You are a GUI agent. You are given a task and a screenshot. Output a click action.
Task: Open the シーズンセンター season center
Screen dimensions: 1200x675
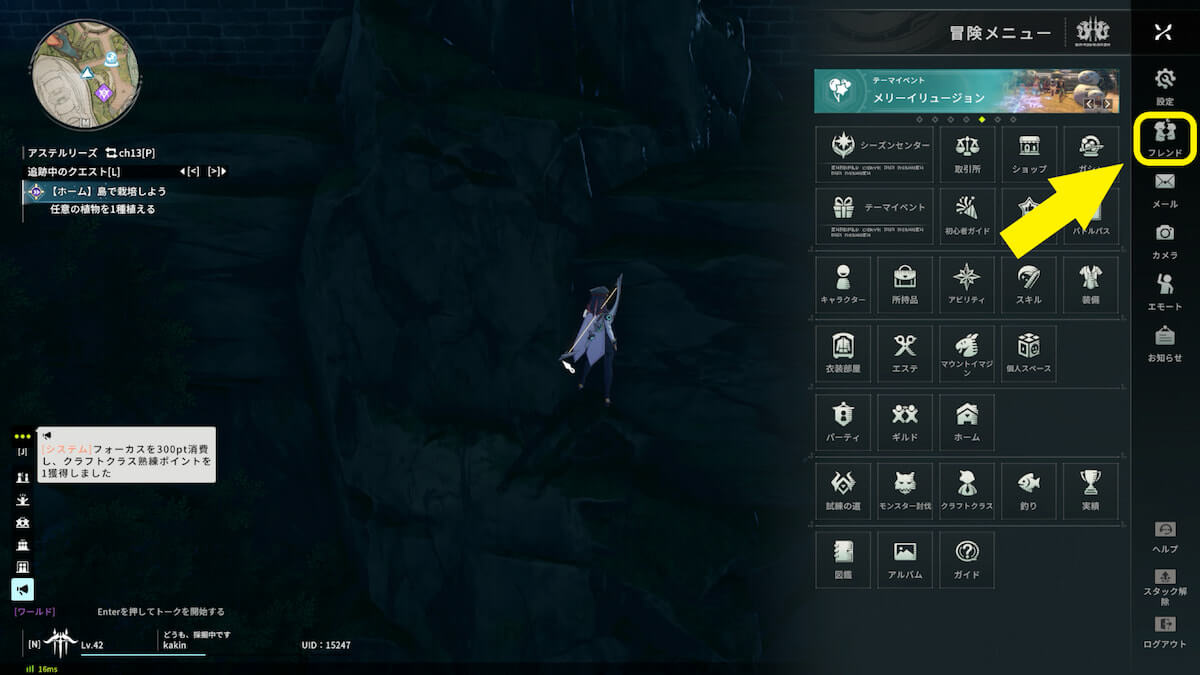874,154
